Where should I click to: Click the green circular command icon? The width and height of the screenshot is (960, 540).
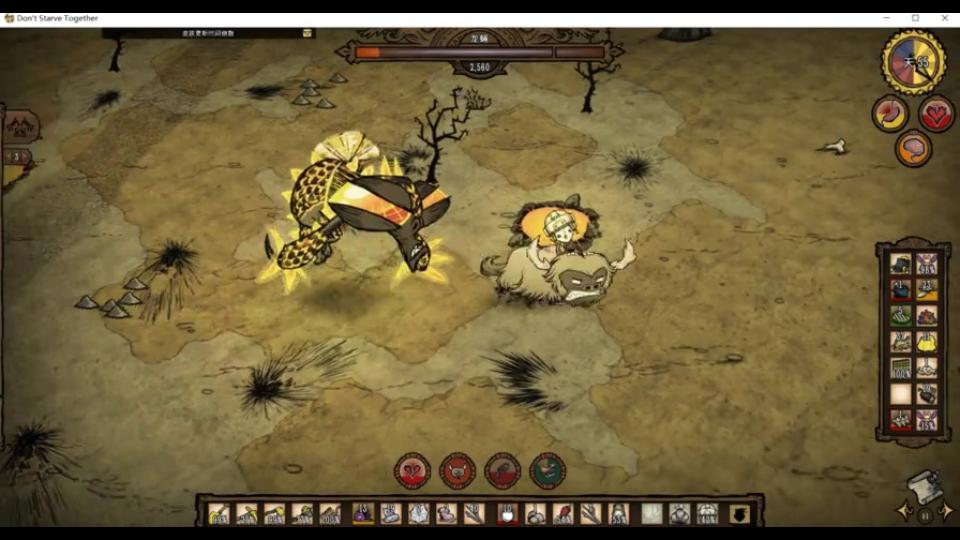(547, 470)
